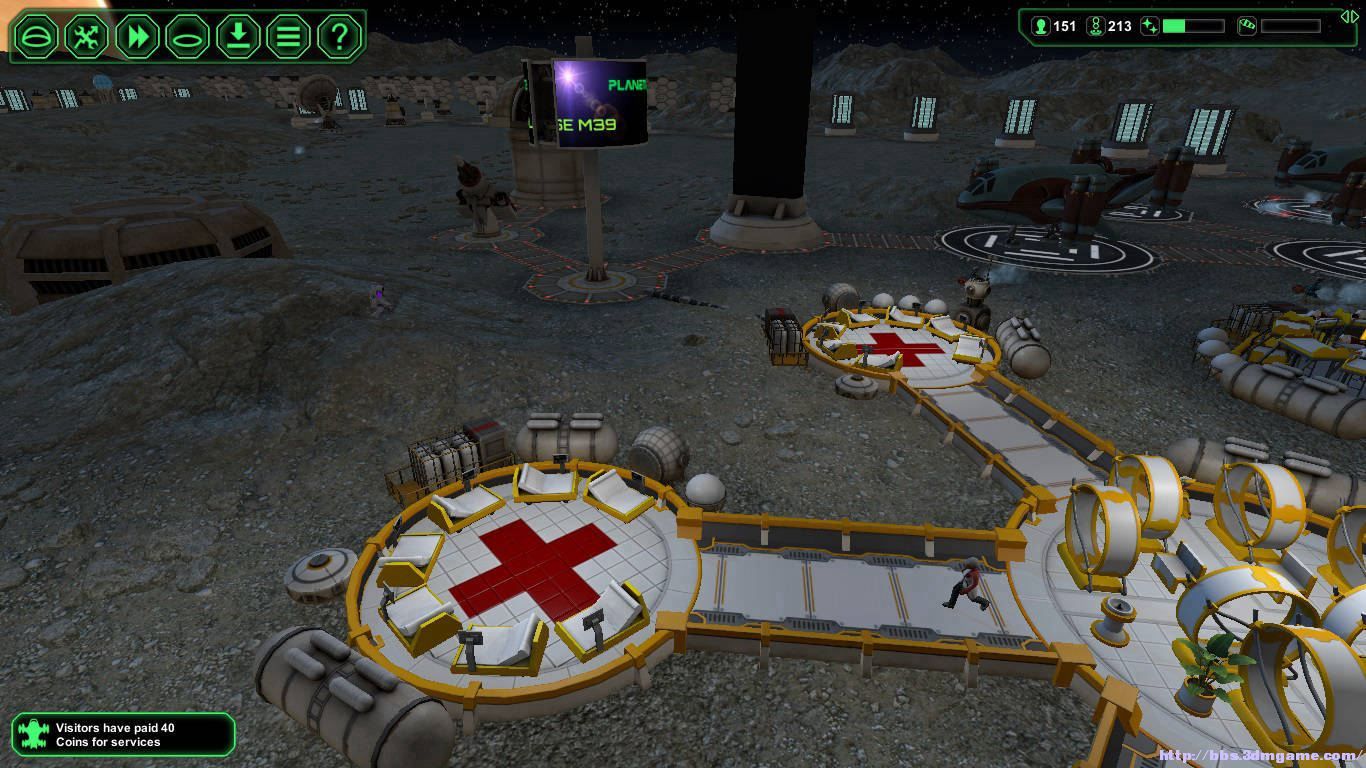Screen dimensions: 1366x768
Task: Open the visitors paid coins notification
Action: [122, 735]
